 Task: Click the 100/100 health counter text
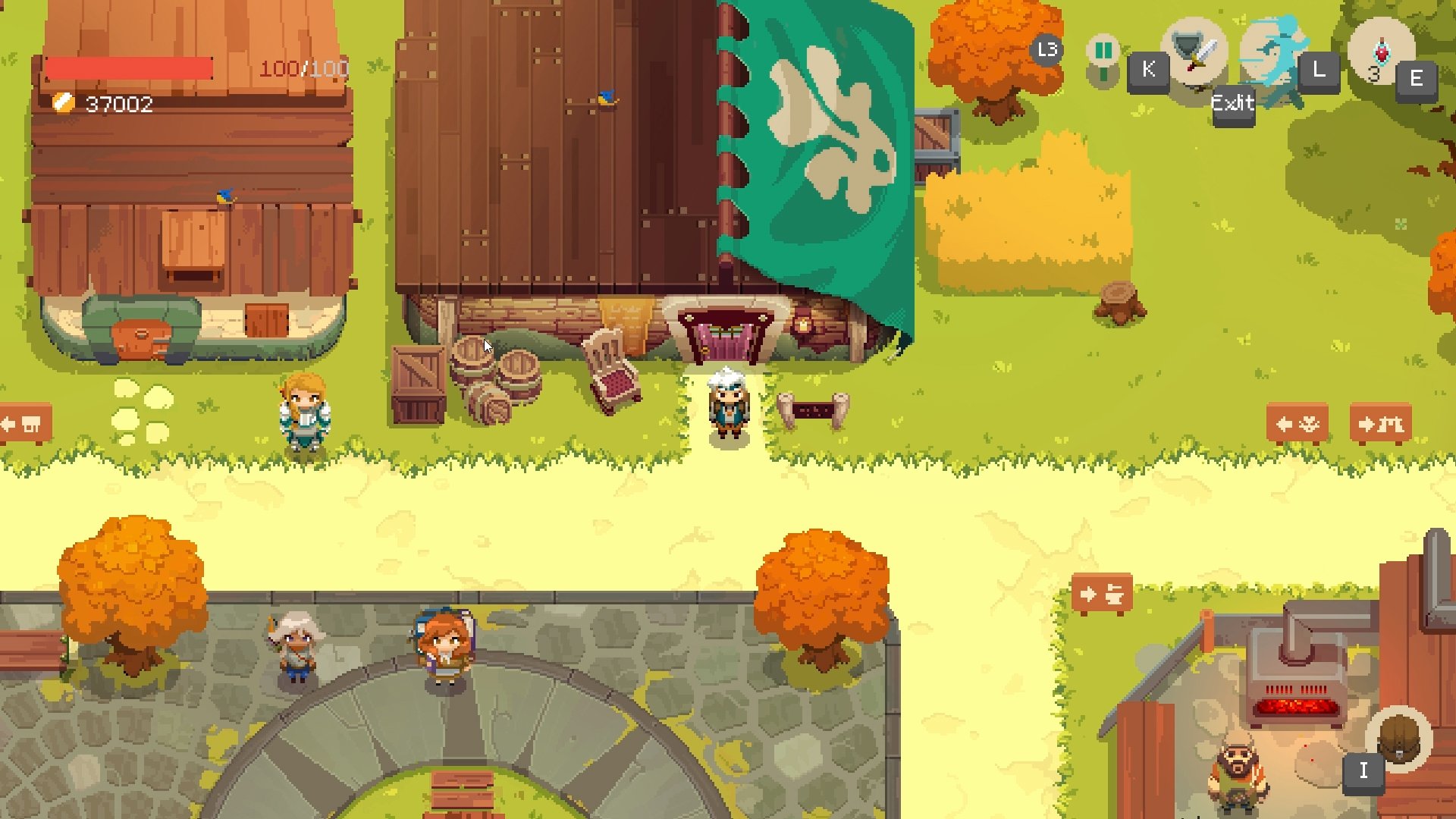[303, 69]
